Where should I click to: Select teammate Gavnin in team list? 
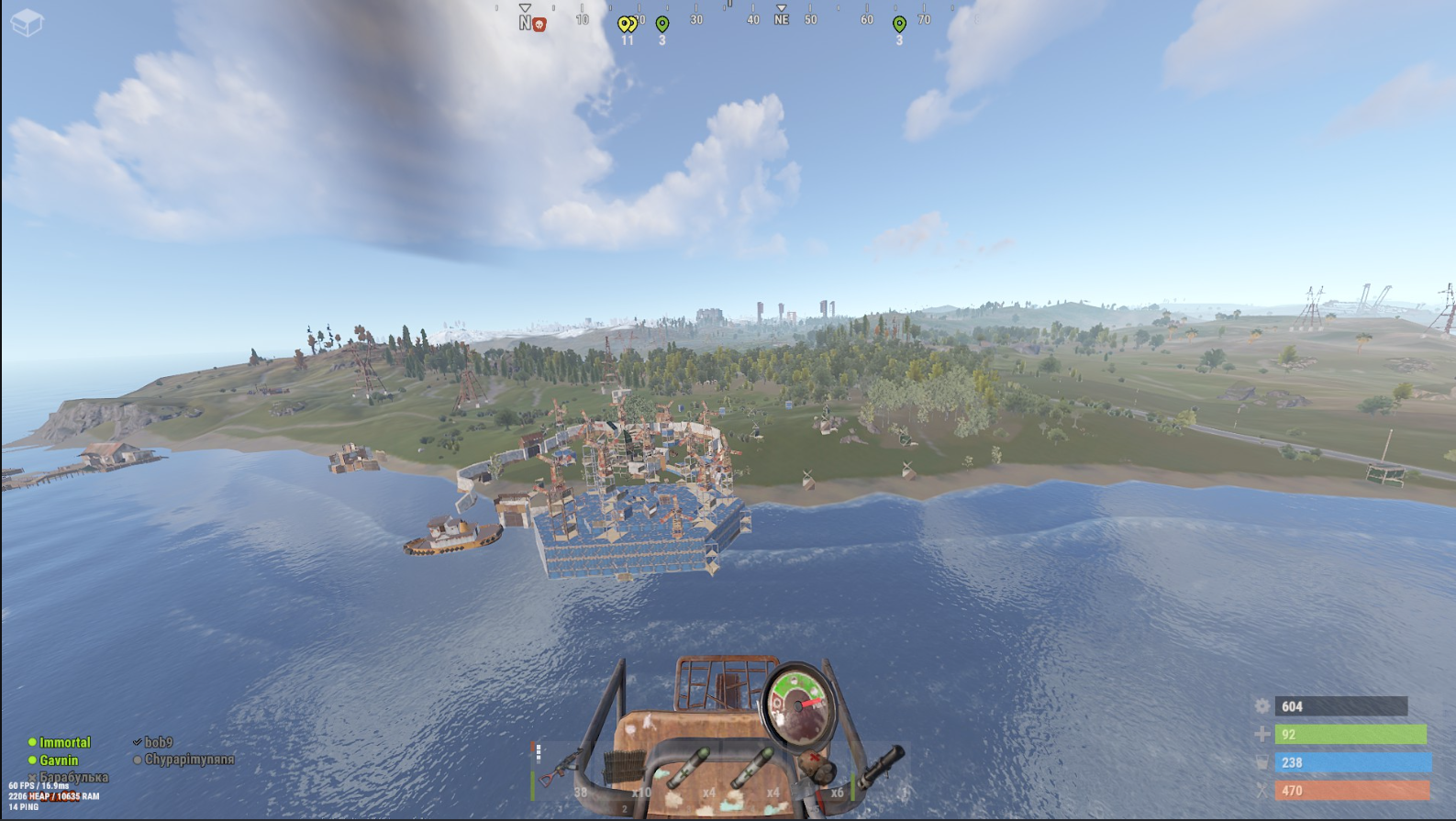tap(59, 760)
